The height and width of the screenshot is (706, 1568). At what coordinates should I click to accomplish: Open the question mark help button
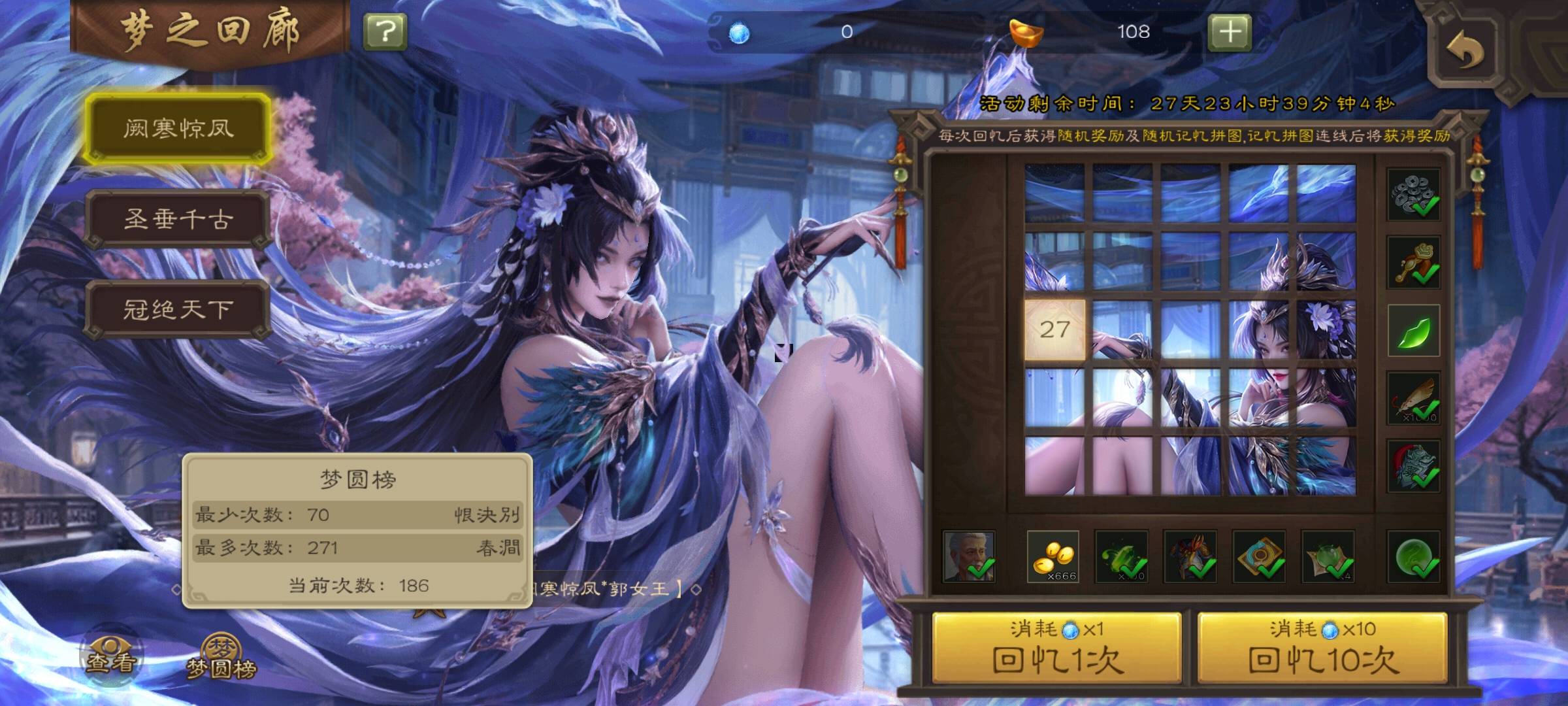click(385, 31)
